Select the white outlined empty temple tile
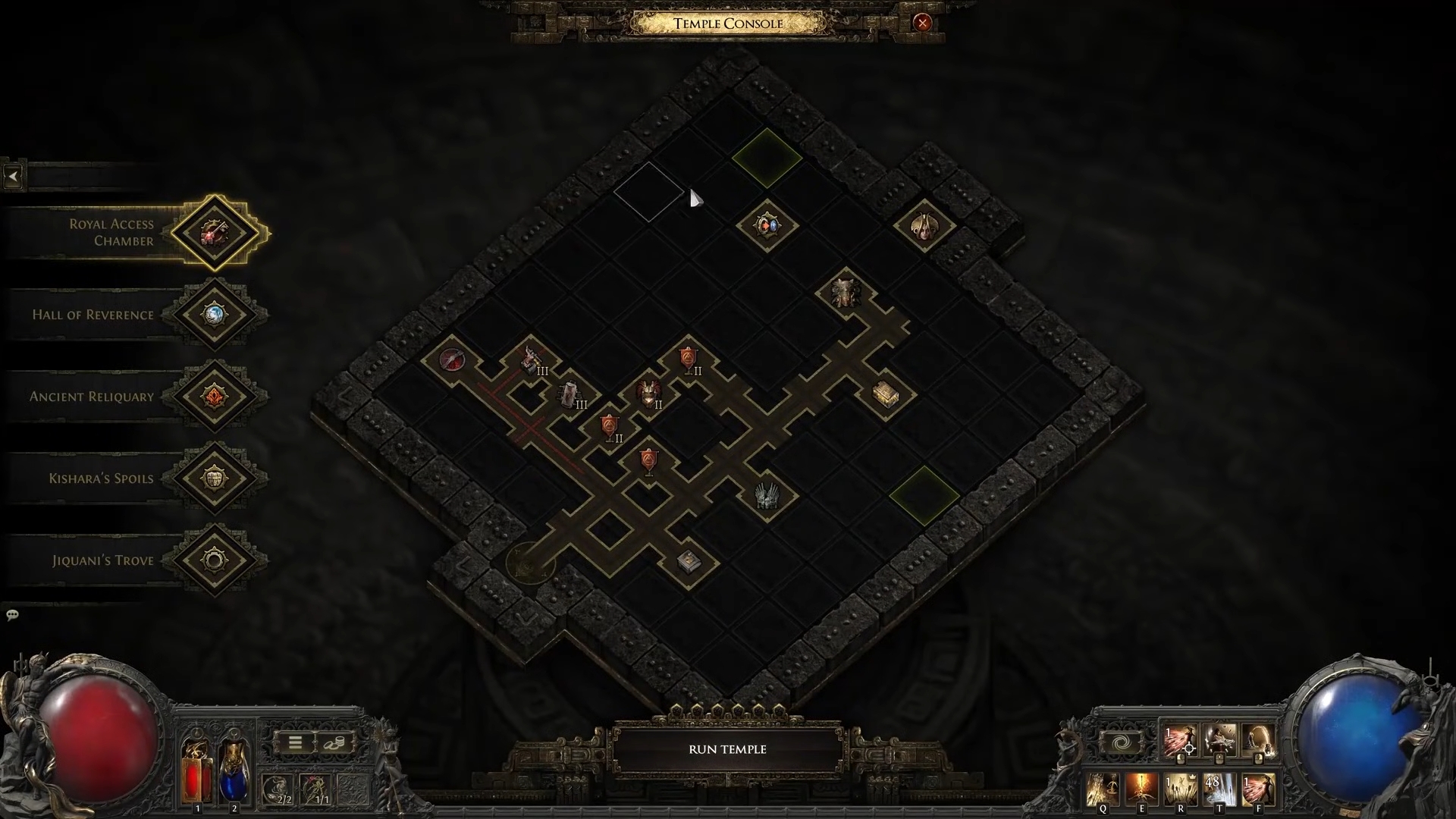Screen dimensions: 1456x819 (648, 192)
